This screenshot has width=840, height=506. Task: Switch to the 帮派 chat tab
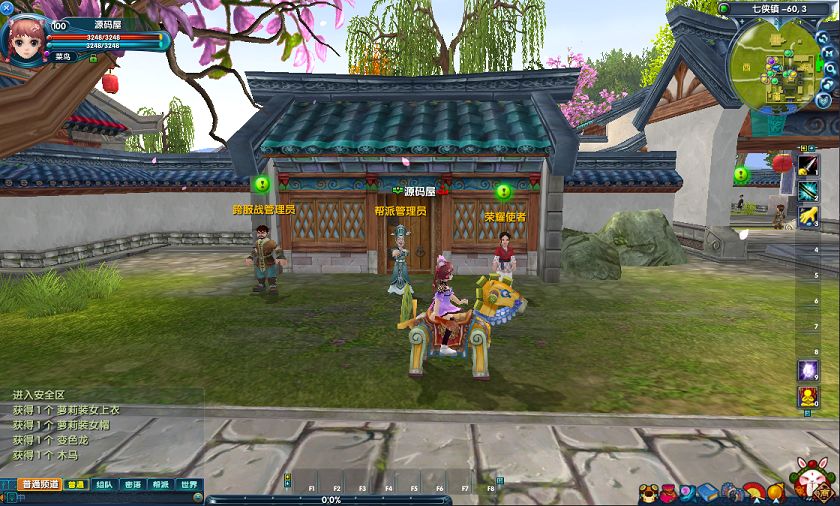160,485
